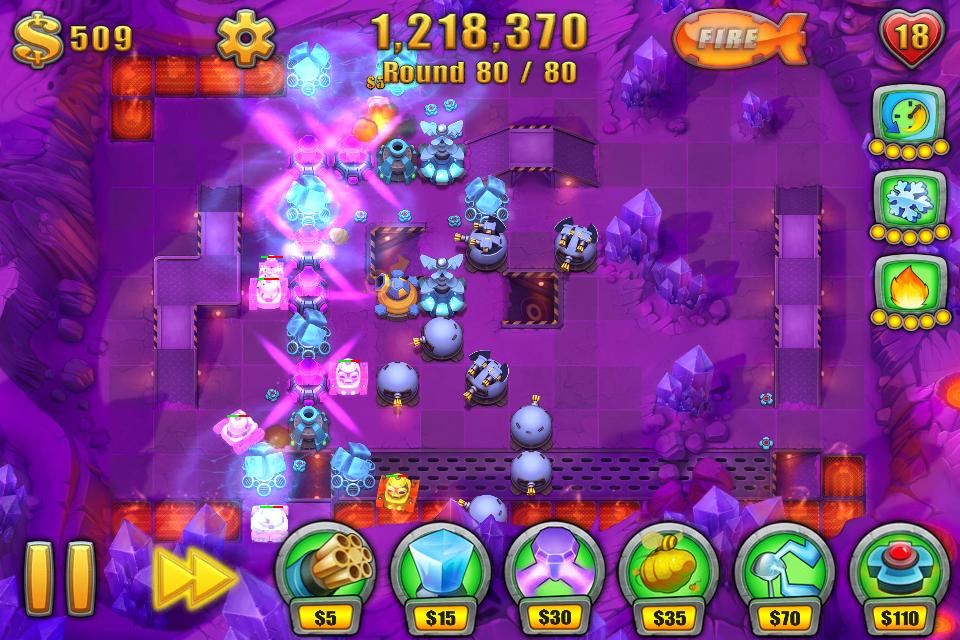The height and width of the screenshot is (640, 960).
Task: Open the gear settings menu
Action: (x=246, y=39)
